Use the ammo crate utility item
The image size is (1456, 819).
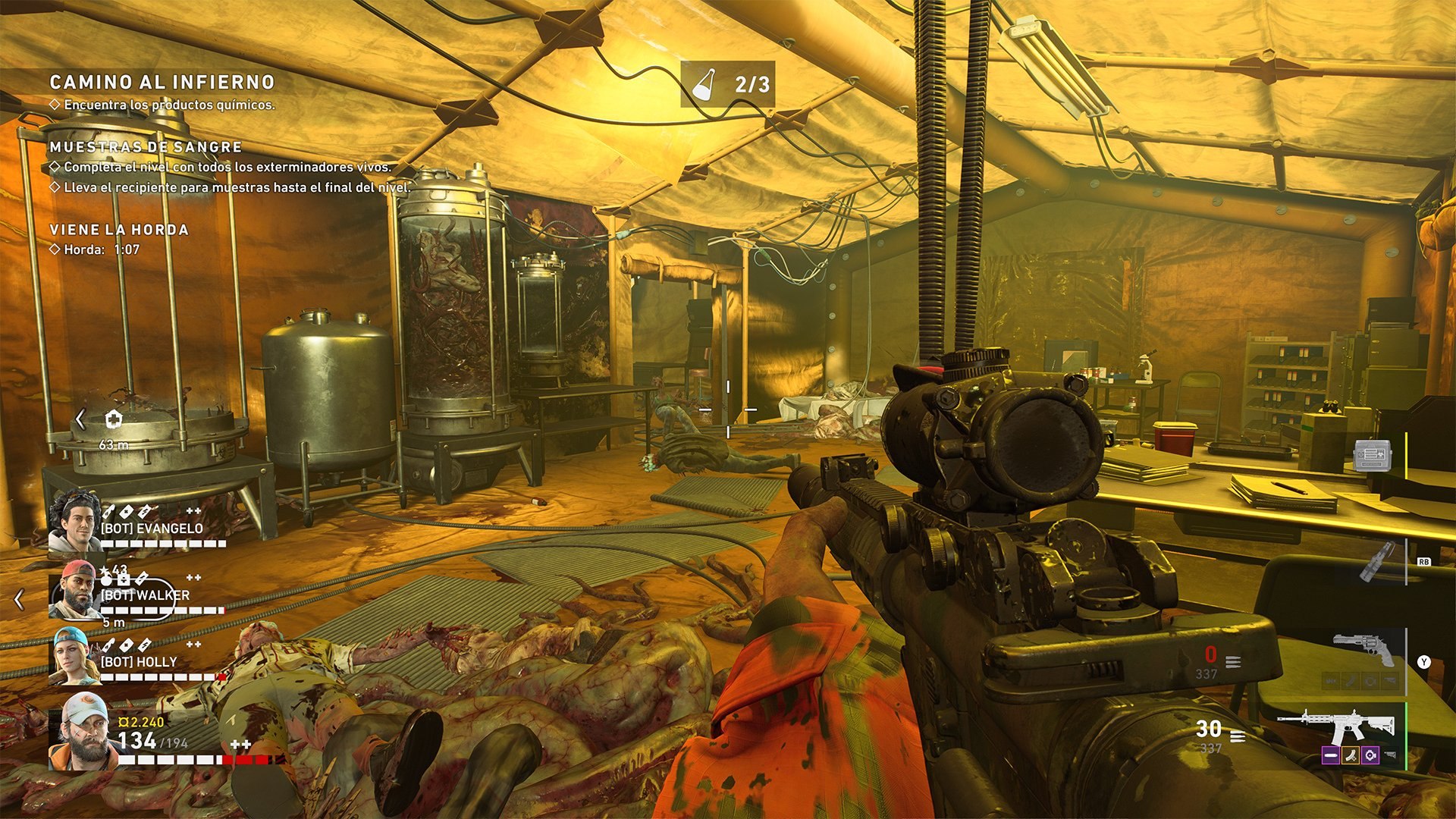(1373, 456)
